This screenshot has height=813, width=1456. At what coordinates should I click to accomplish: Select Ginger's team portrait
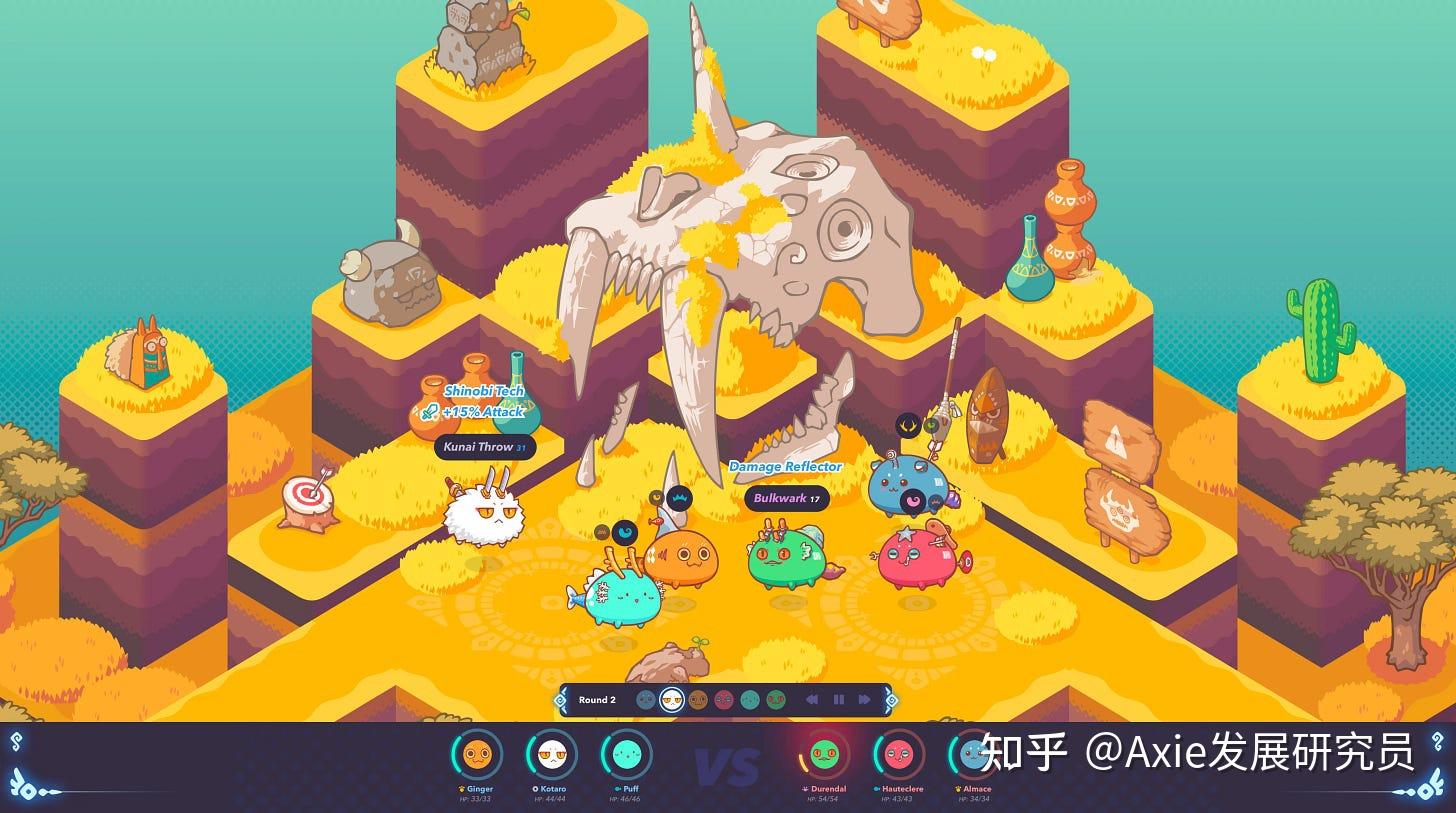coord(477,755)
